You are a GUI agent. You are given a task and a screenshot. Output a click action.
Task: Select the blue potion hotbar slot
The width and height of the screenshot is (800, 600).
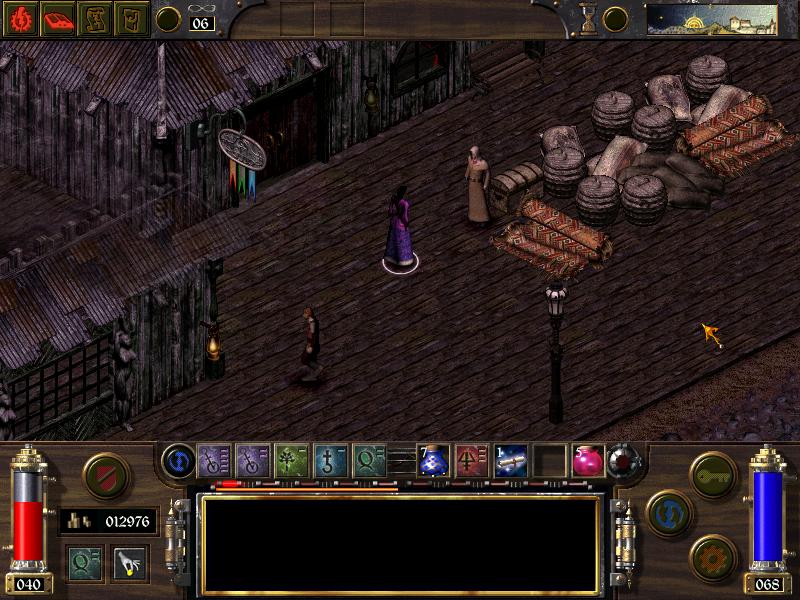433,461
